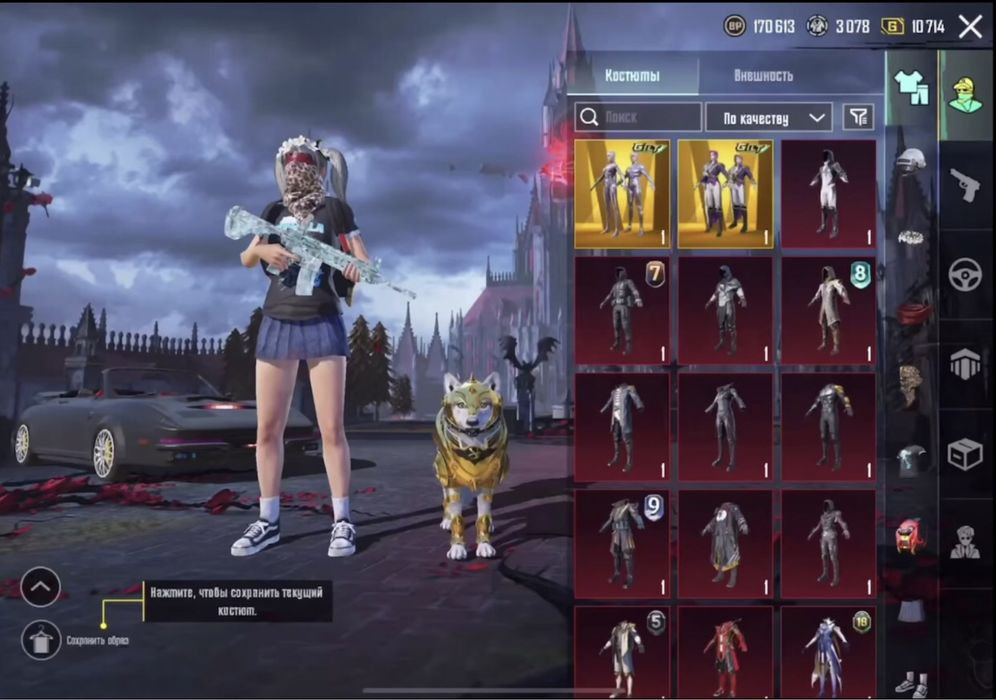996x700 pixels.
Task: Choose the red samurai-style costume
Action: tap(725, 653)
